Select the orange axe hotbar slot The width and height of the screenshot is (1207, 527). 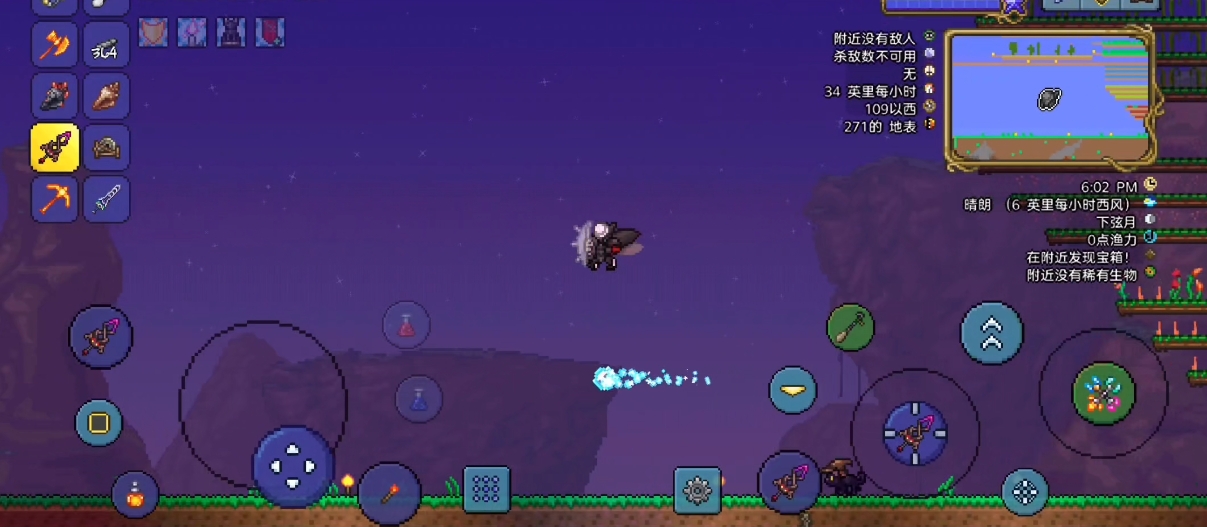click(55, 45)
